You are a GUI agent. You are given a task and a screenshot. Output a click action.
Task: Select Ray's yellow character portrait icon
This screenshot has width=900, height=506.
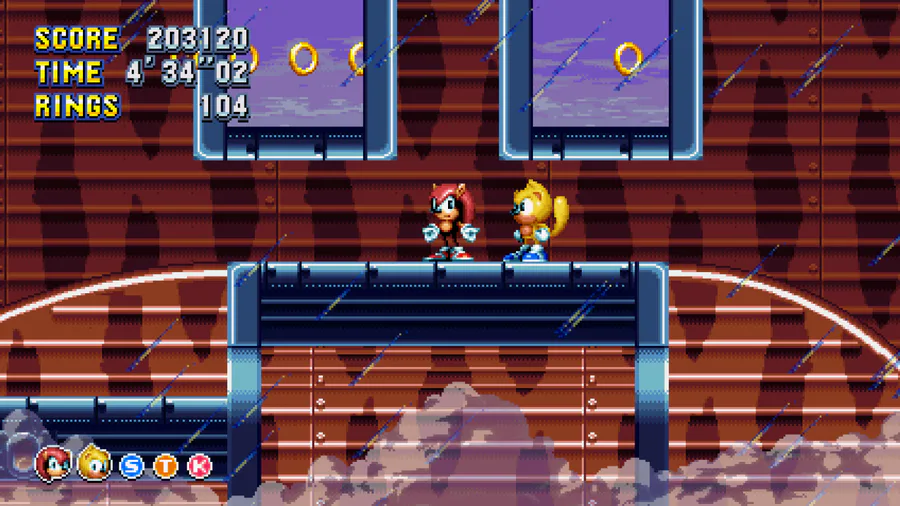pos(95,463)
